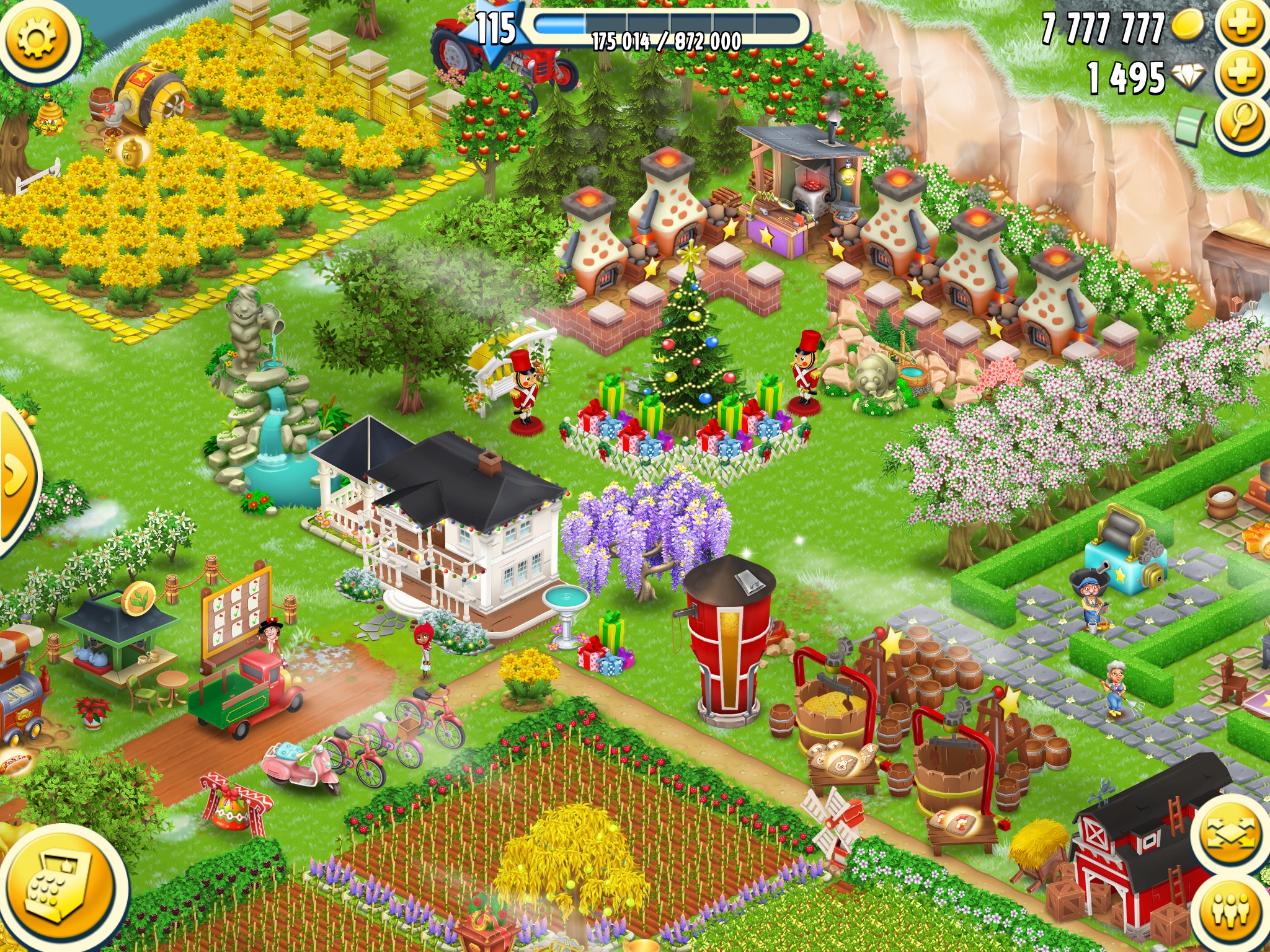Tap the level 115 star badge
This screenshot has height=952, width=1270.
pyautogui.click(x=496, y=30)
